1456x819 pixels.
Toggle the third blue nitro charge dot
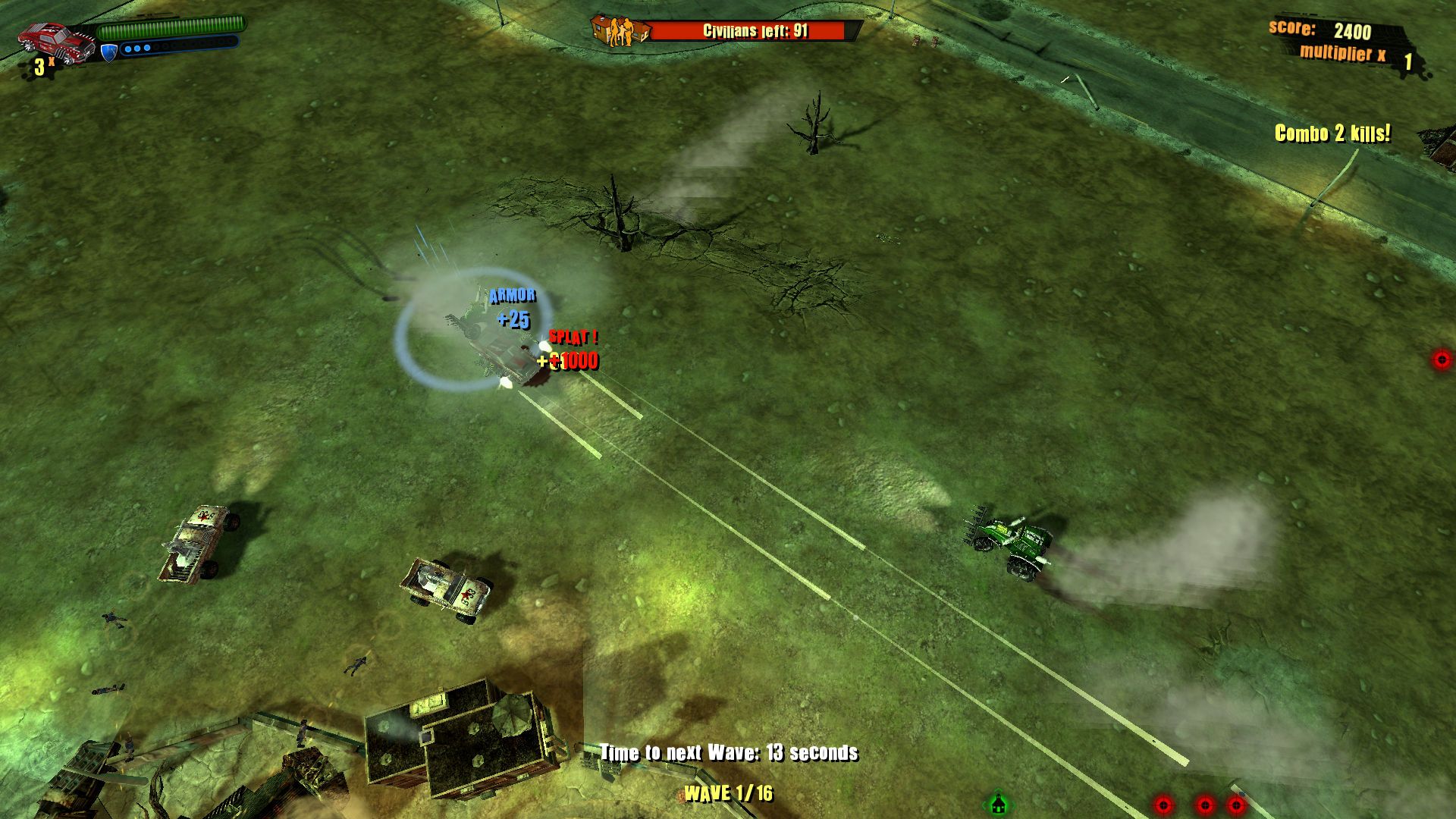(x=146, y=48)
